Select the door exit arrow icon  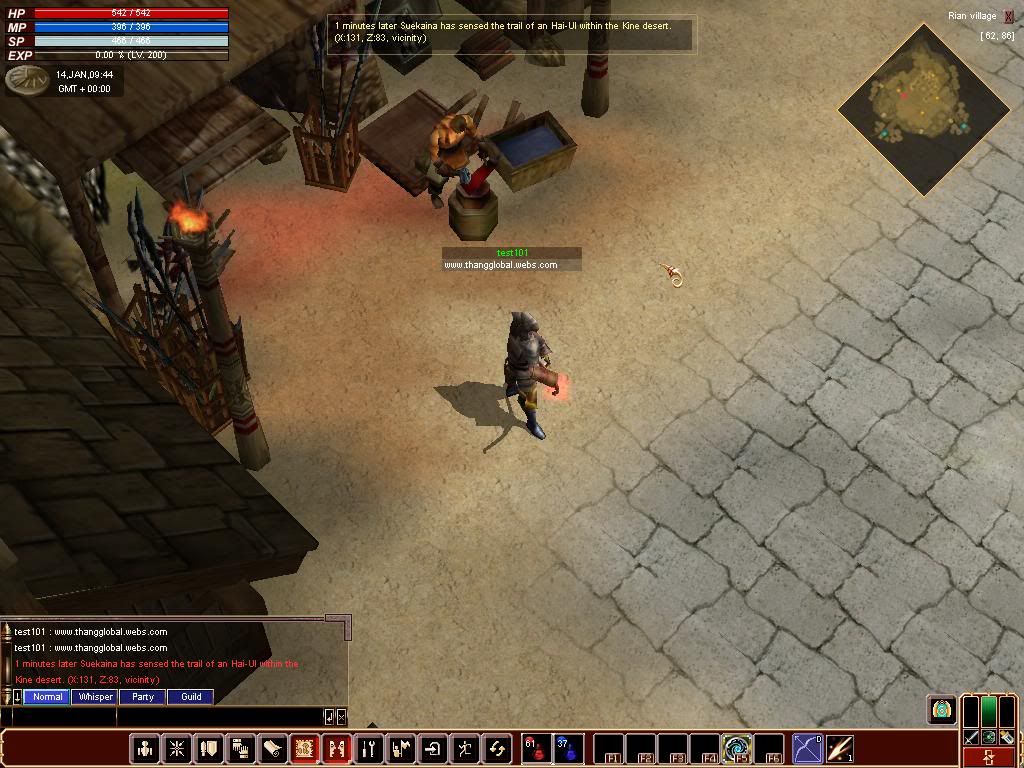433,748
